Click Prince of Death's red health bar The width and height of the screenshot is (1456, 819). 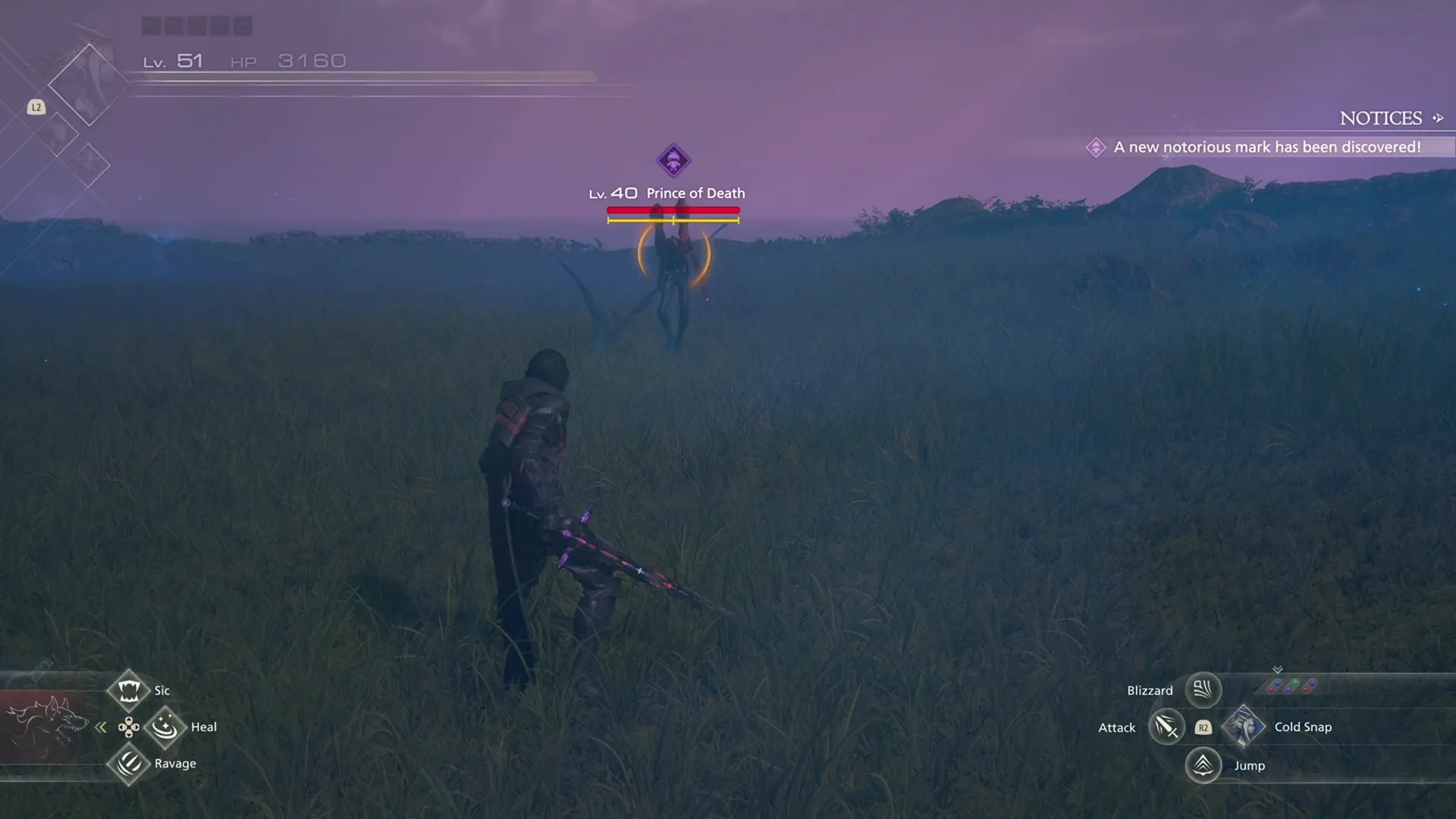673,209
